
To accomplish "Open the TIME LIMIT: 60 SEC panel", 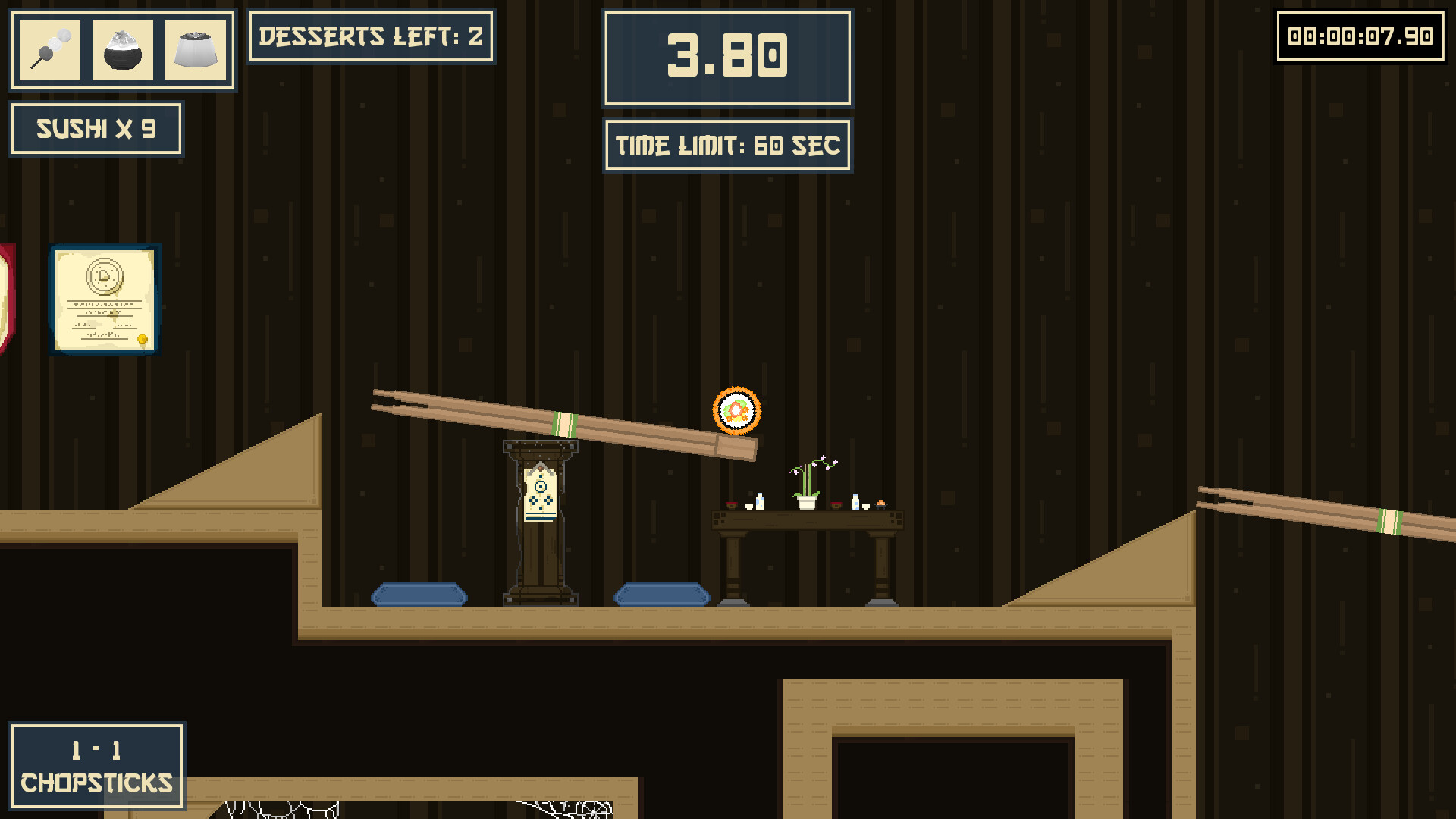I will coord(726,145).
